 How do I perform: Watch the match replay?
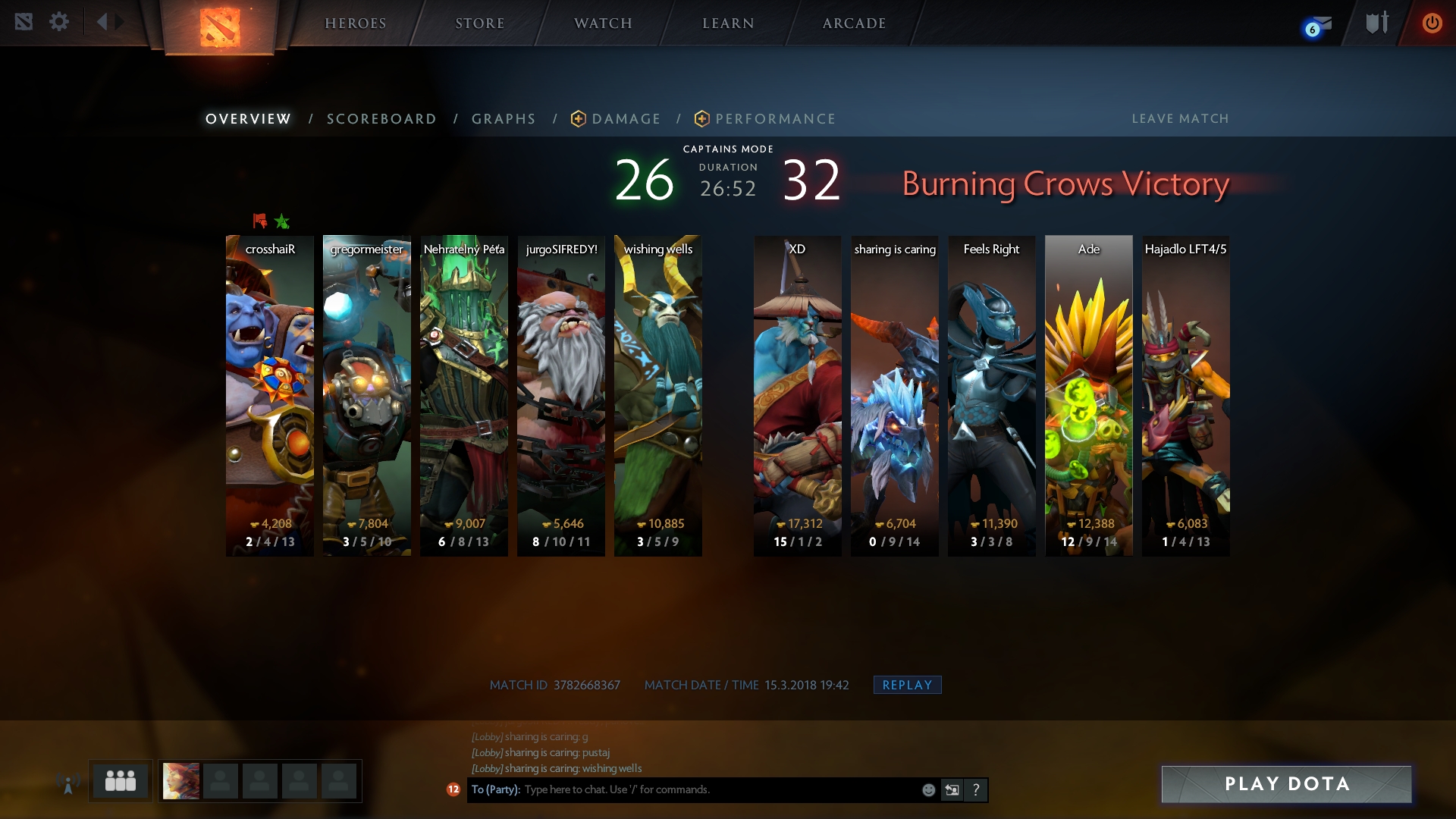pos(907,685)
